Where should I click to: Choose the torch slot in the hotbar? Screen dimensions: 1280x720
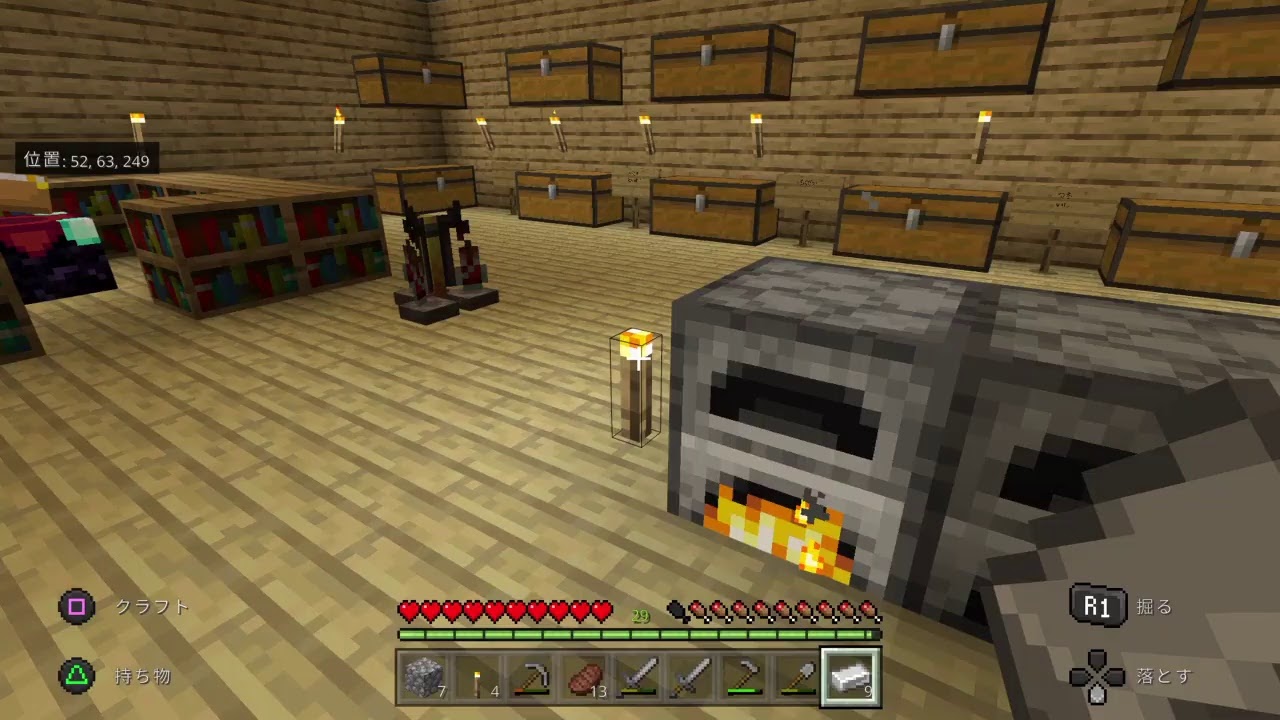tap(477, 678)
